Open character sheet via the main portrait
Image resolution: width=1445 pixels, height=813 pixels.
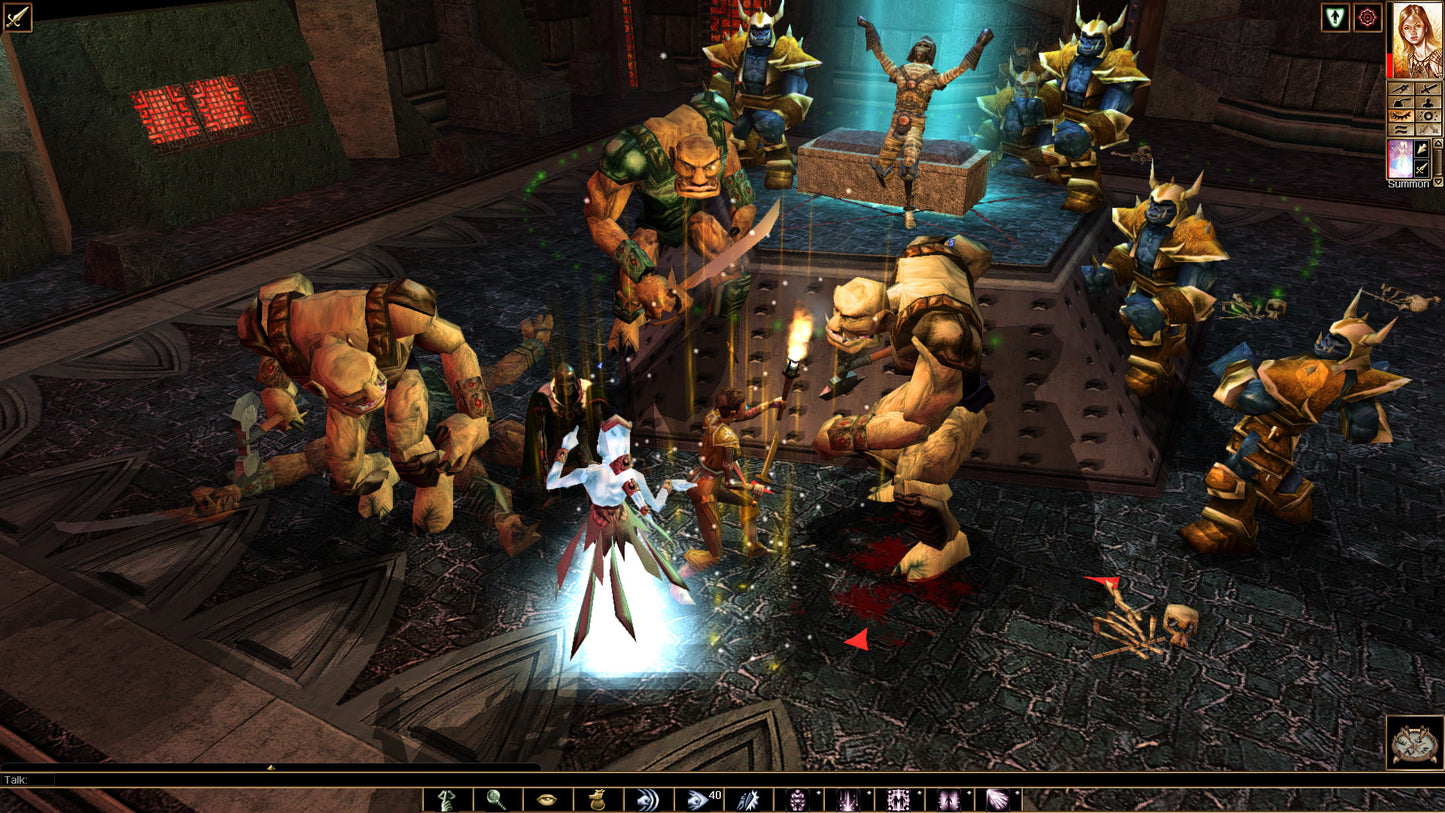tap(1416, 39)
